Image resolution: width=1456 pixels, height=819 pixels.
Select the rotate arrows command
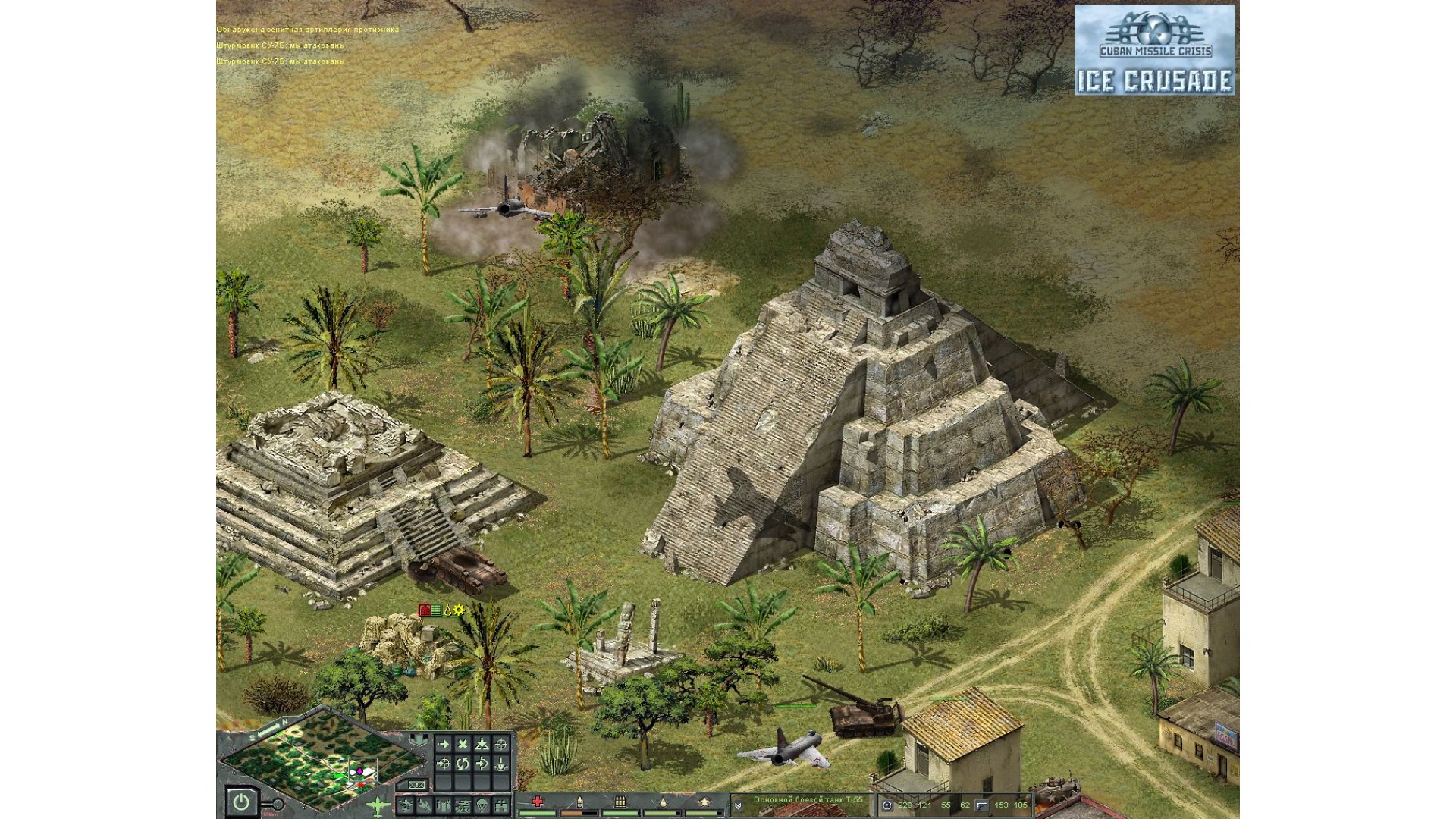pos(463,764)
